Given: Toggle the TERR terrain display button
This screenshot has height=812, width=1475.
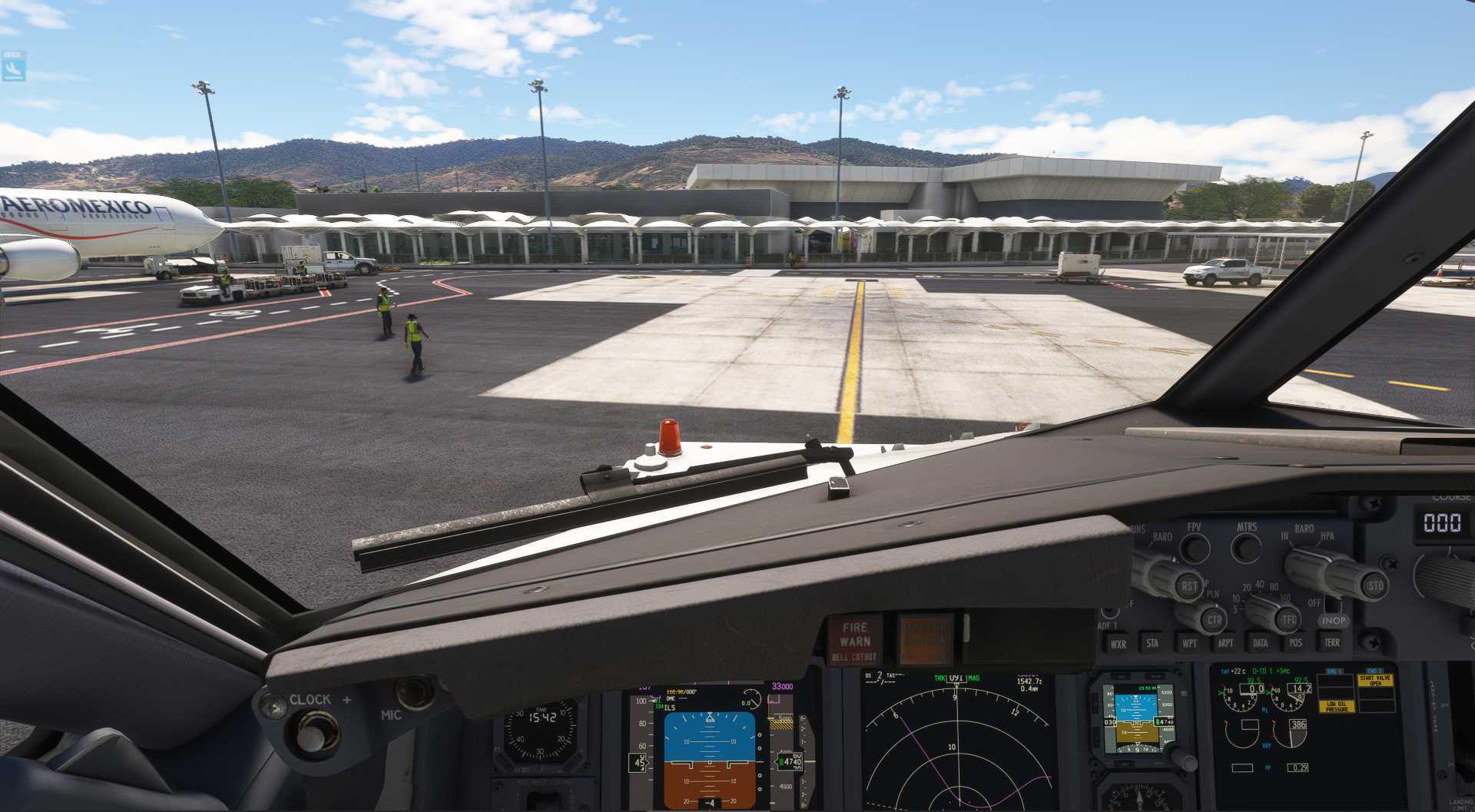Looking at the screenshot, I should 1332,642.
